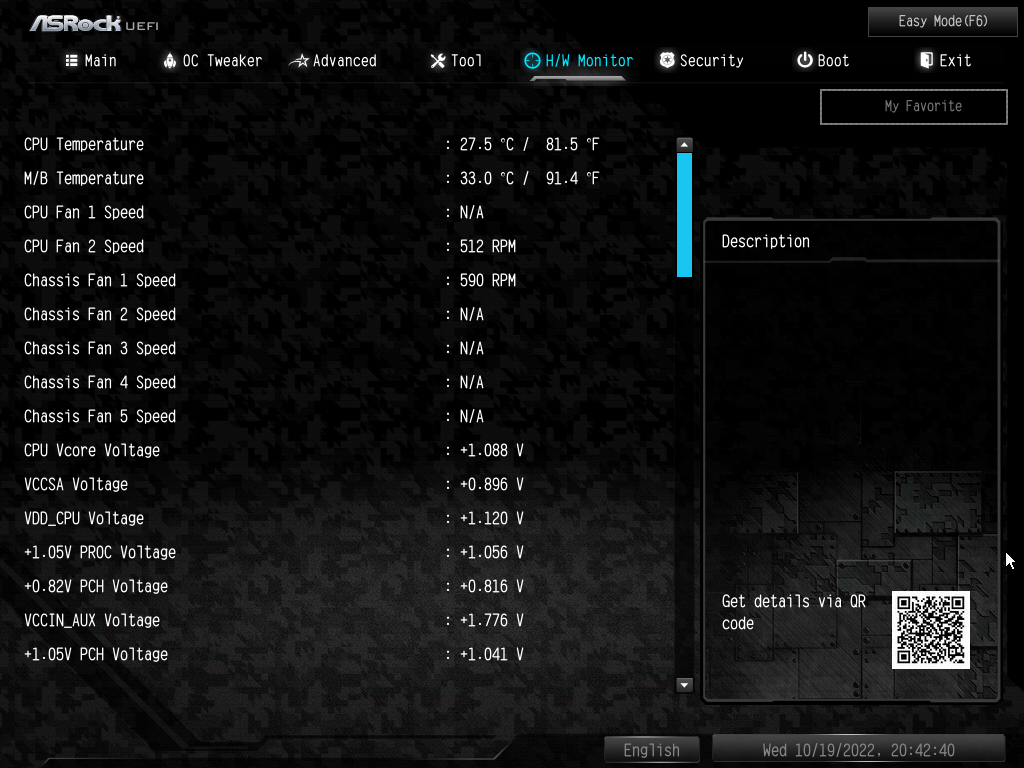Click the date and time display
This screenshot has width=1024, height=768.
pyautogui.click(x=858, y=750)
